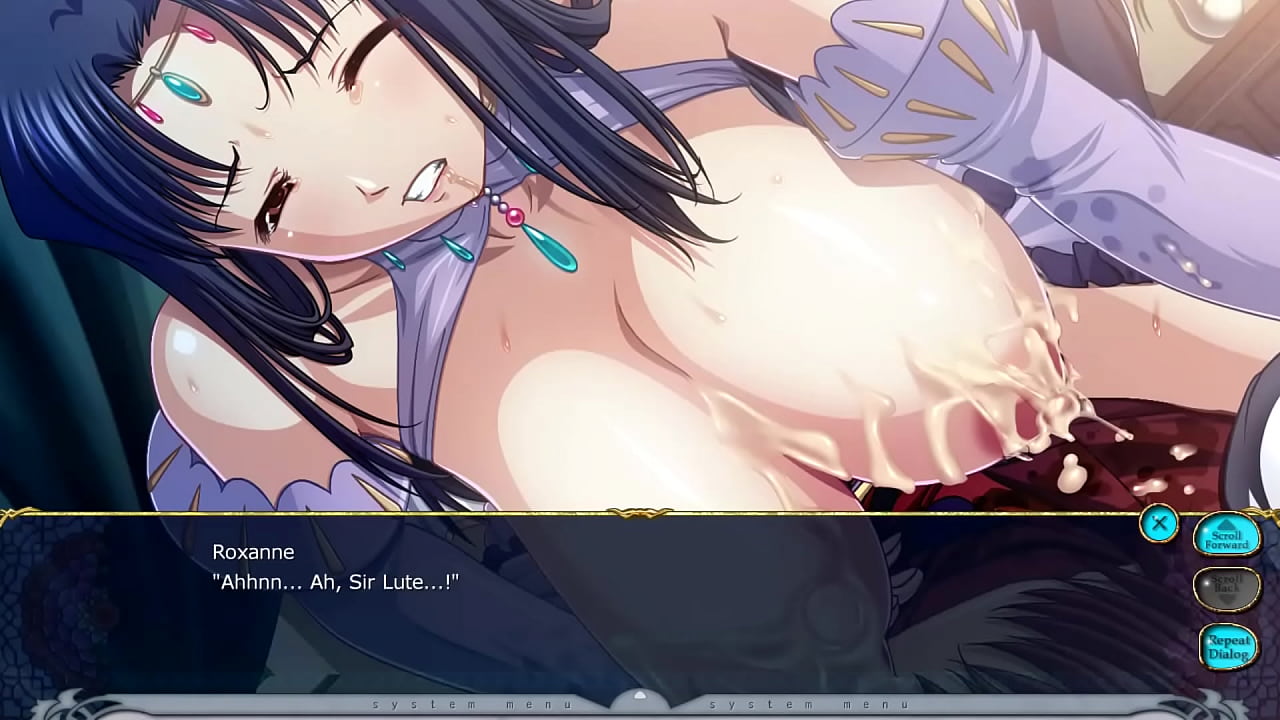The width and height of the screenshot is (1280, 720).
Task: Expand the message window using the X toggle
Action: [1160, 523]
